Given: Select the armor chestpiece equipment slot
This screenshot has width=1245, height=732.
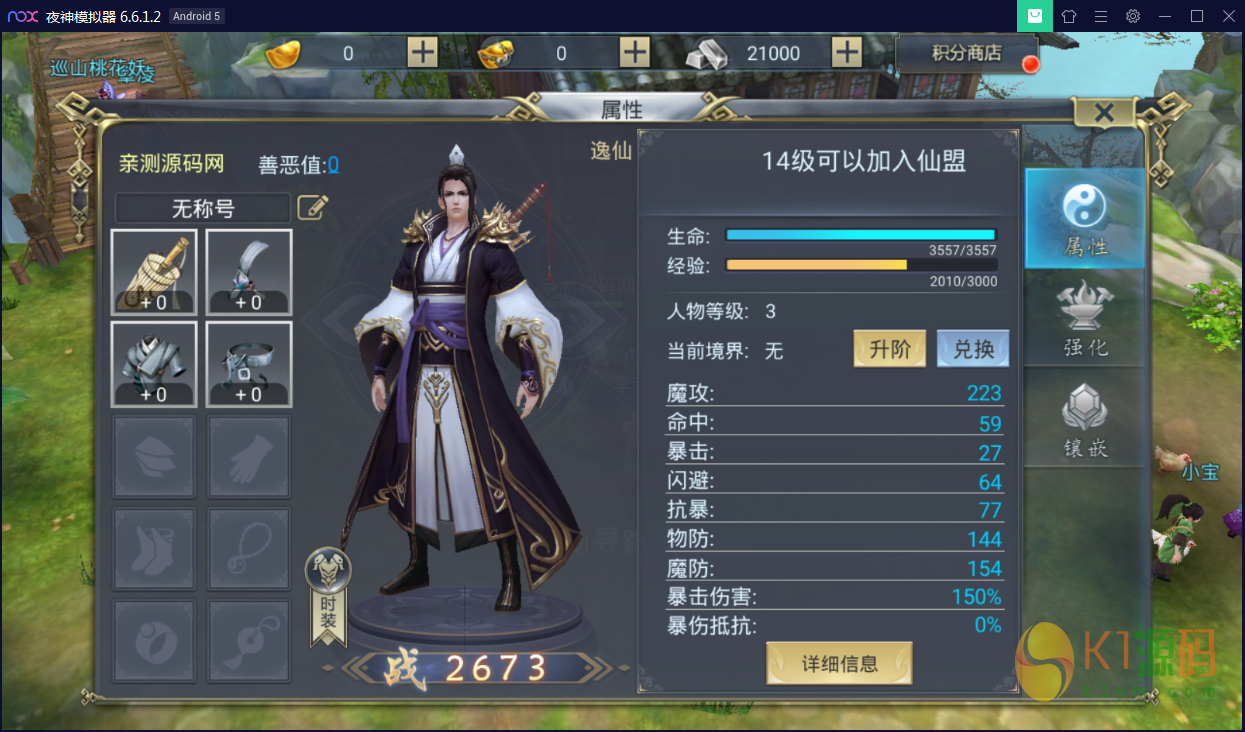Looking at the screenshot, I should coord(154,364).
